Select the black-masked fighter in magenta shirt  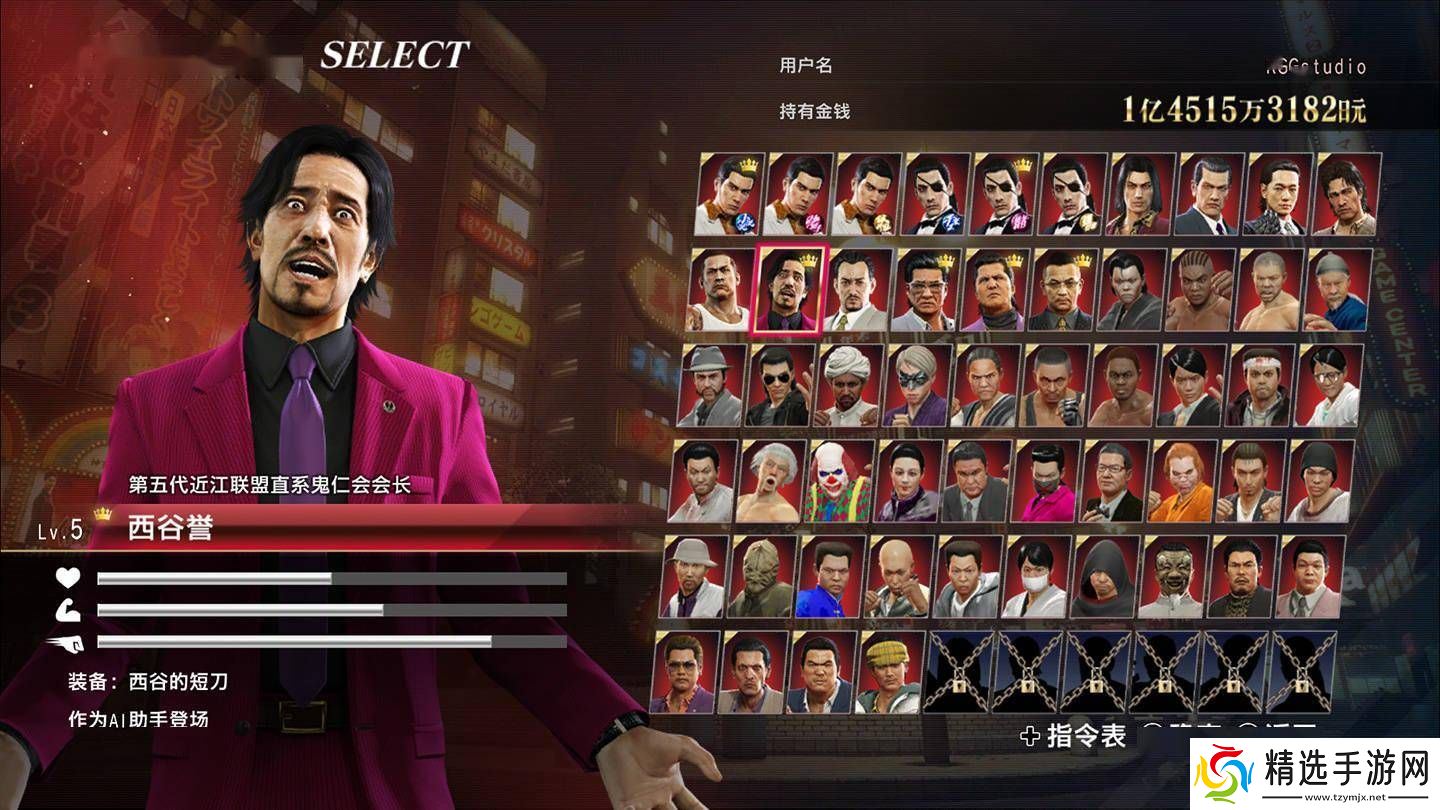[x=1045, y=481]
